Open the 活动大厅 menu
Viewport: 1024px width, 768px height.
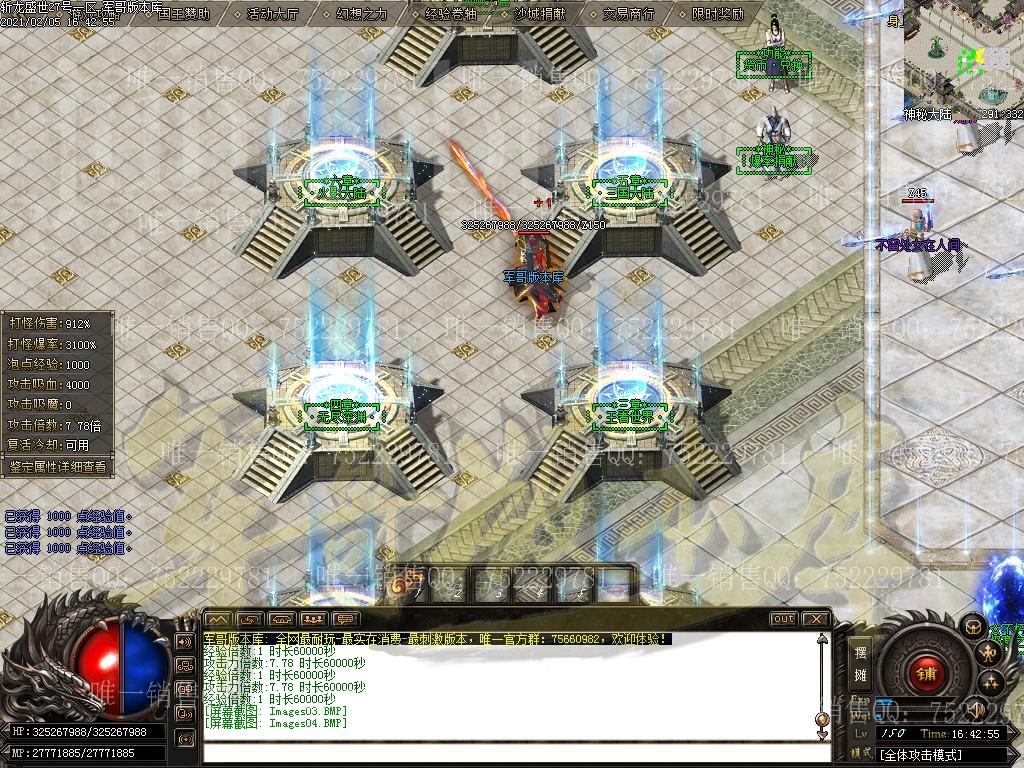(272, 14)
